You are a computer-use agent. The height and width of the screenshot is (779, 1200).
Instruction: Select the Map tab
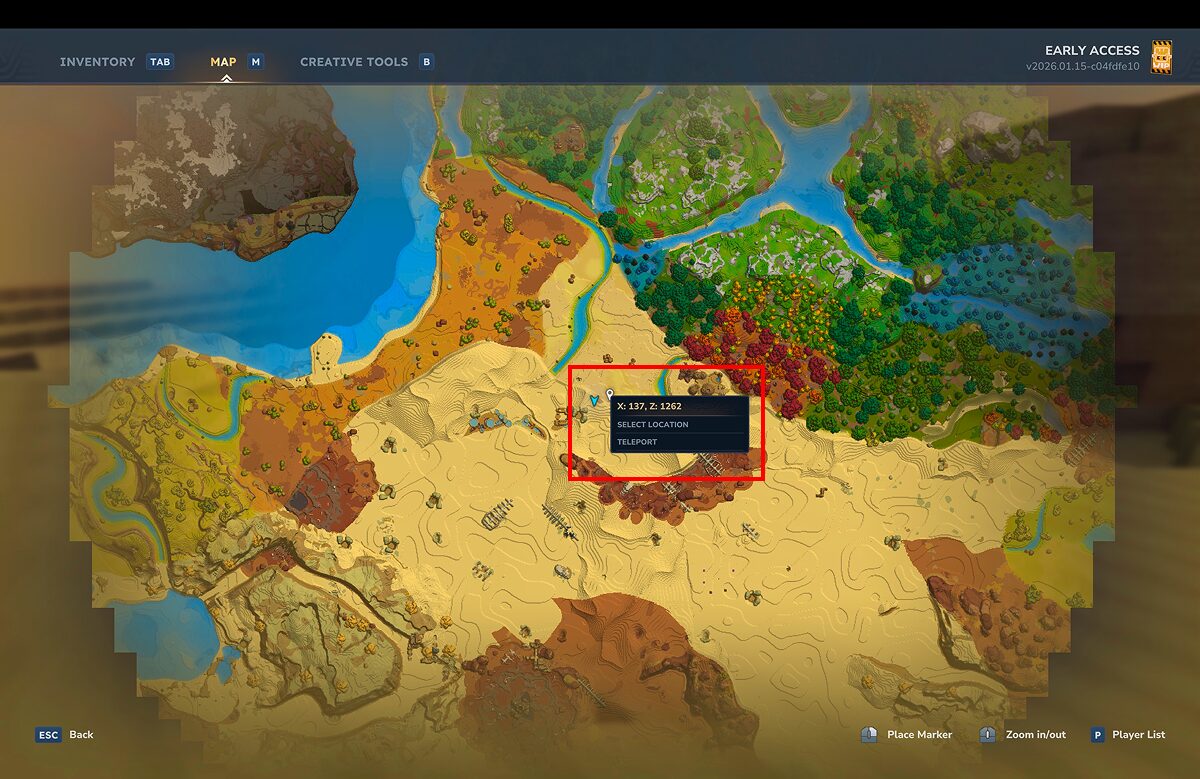(x=223, y=62)
